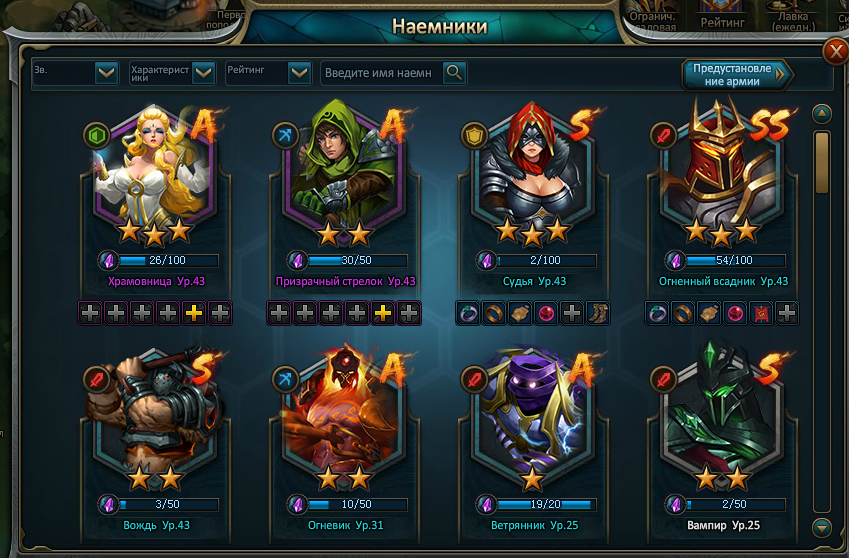Image resolution: width=849 pixels, height=558 pixels.
Task: Close the Наемники window
Action: 834,51
